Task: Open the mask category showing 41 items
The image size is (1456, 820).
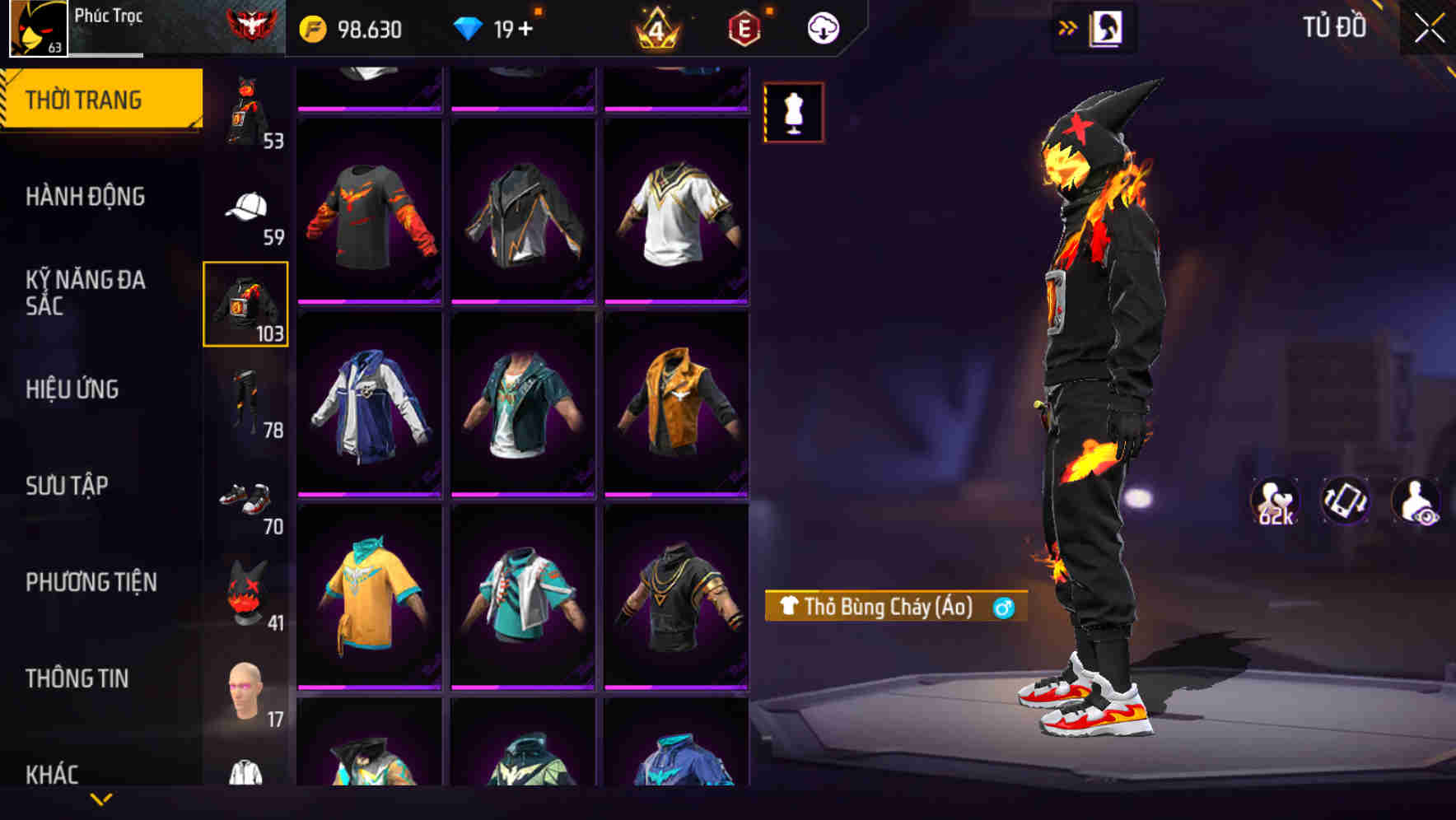Action: [247, 593]
